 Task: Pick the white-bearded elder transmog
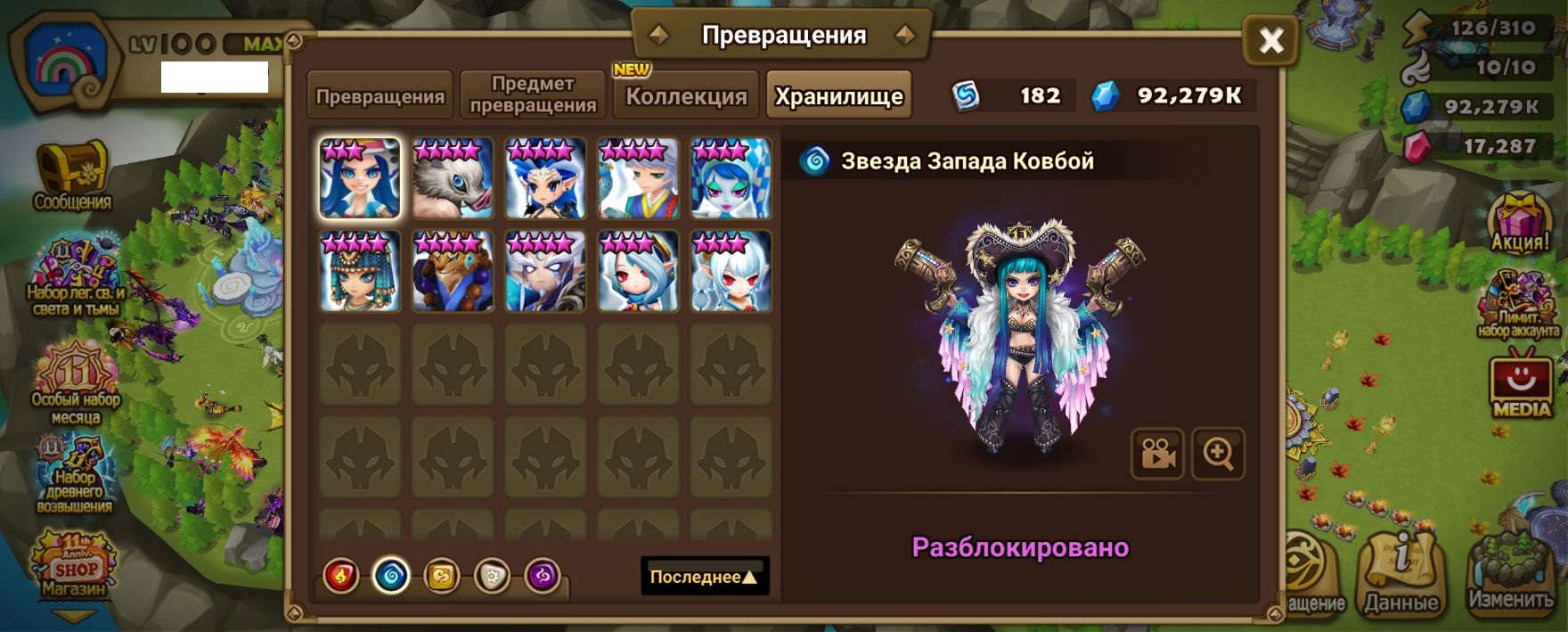[x=545, y=271]
